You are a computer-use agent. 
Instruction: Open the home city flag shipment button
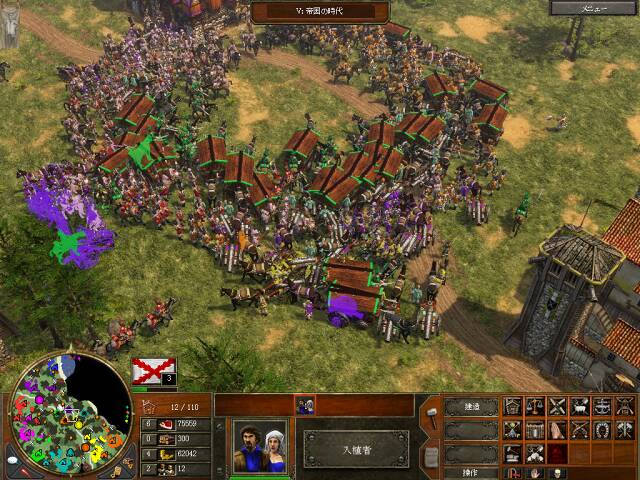click(x=153, y=370)
